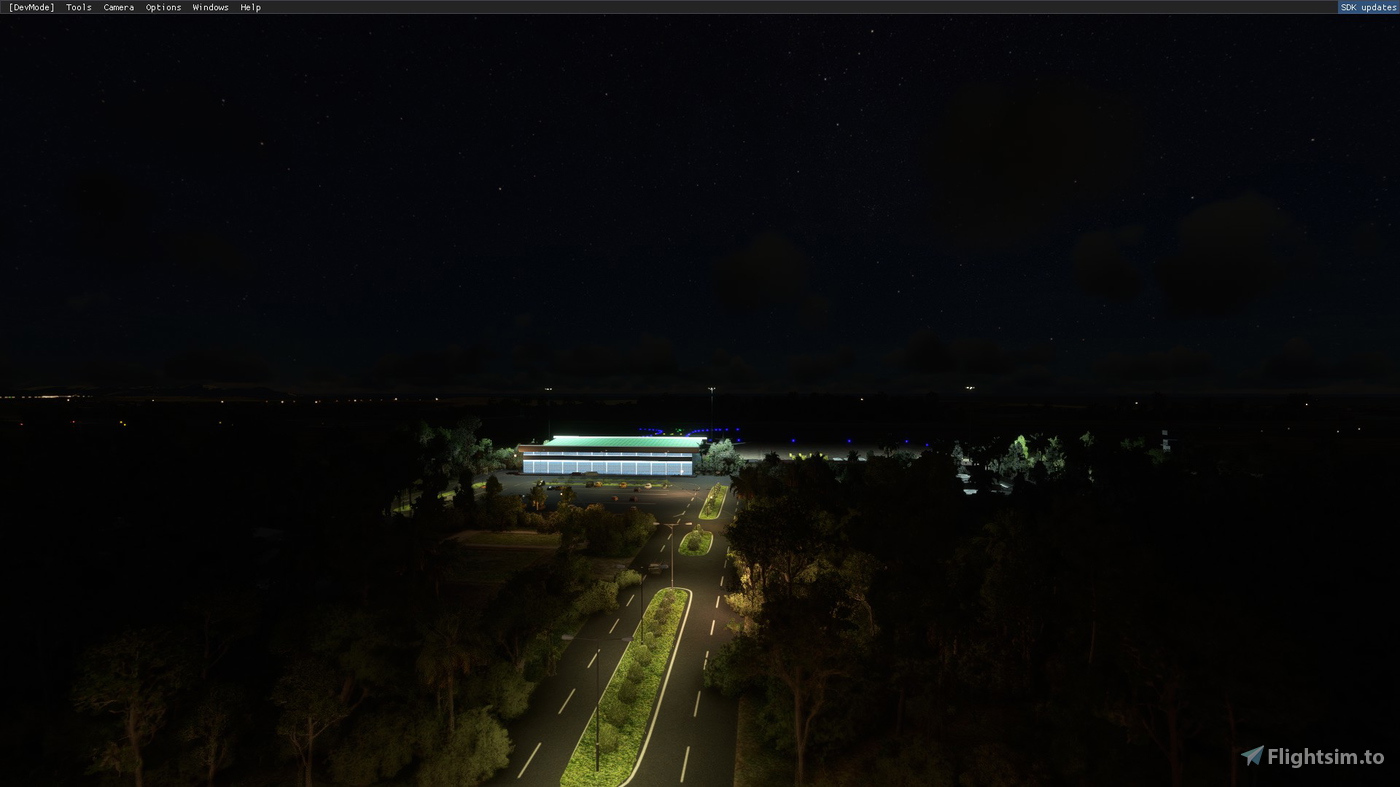Open the Windows menu
This screenshot has height=787, width=1400.
pos(210,7)
